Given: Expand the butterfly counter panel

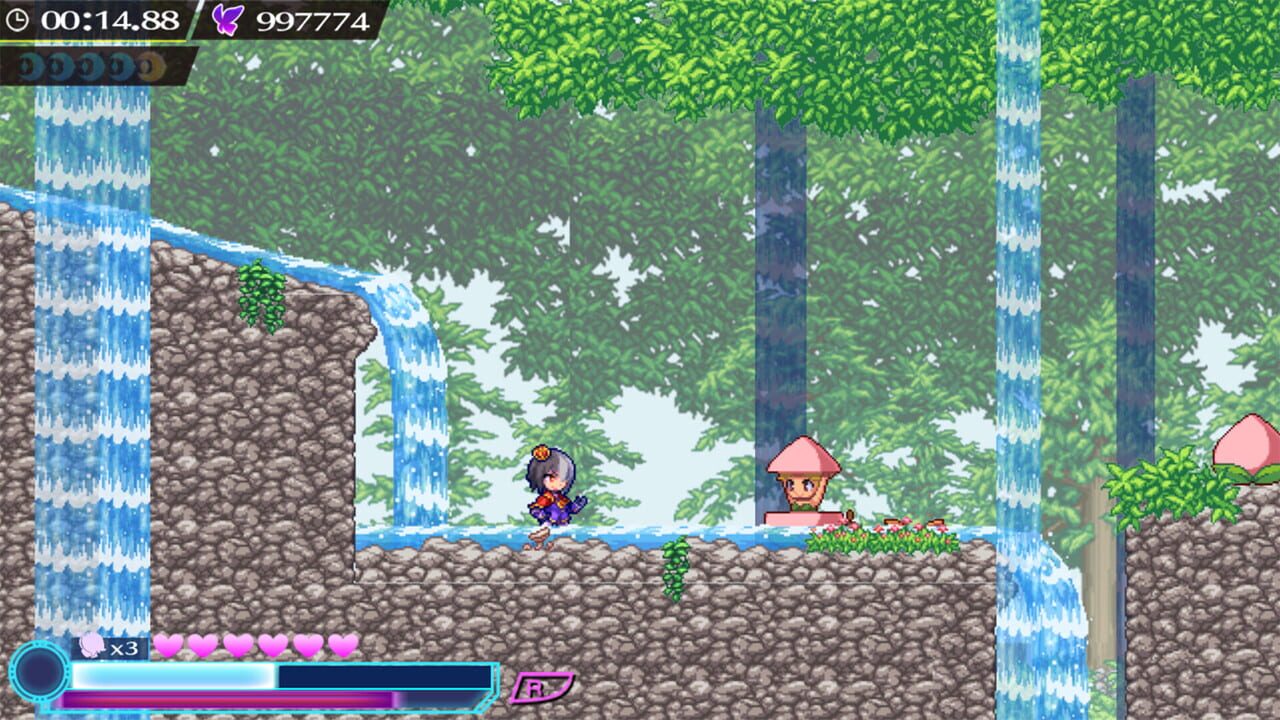Looking at the screenshot, I should tap(290, 18).
